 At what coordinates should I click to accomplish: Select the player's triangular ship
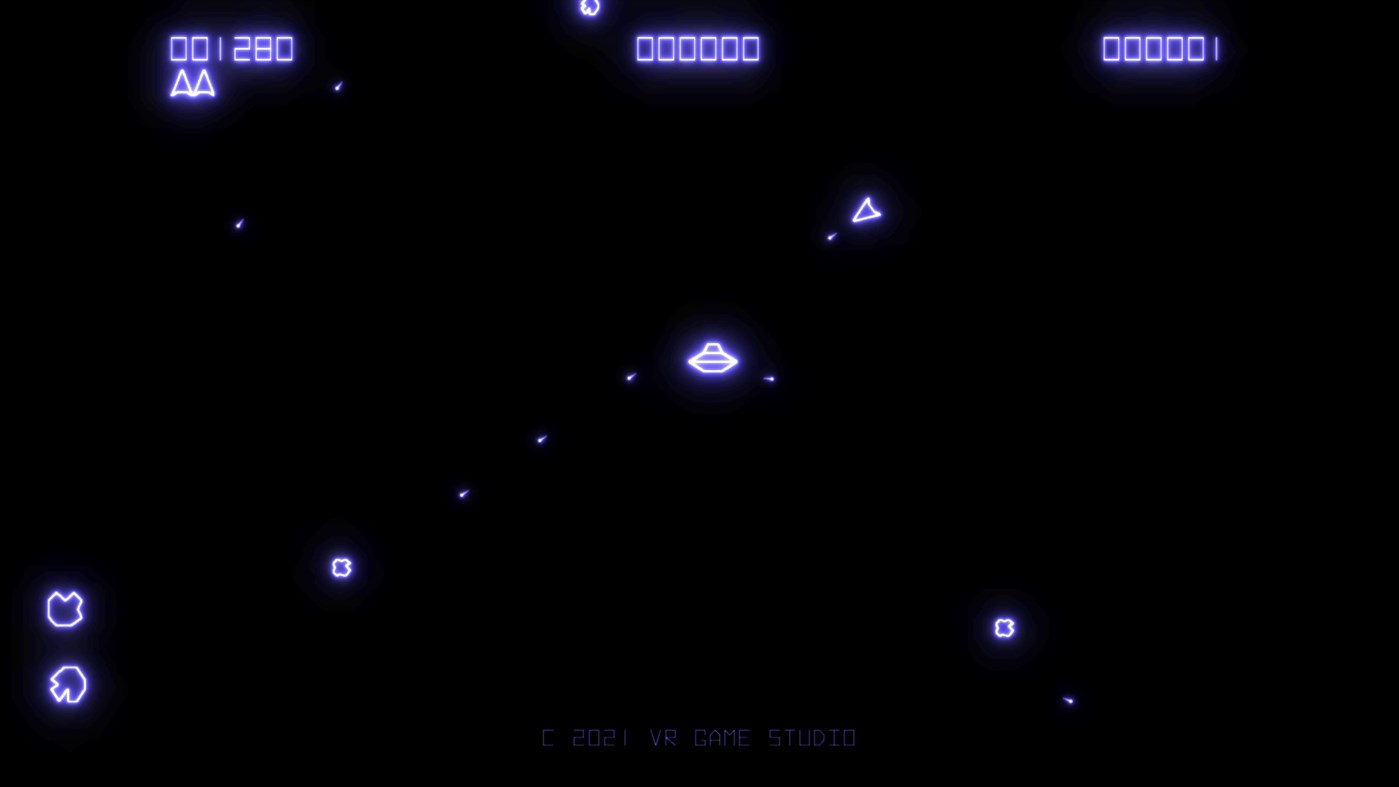pos(865,210)
